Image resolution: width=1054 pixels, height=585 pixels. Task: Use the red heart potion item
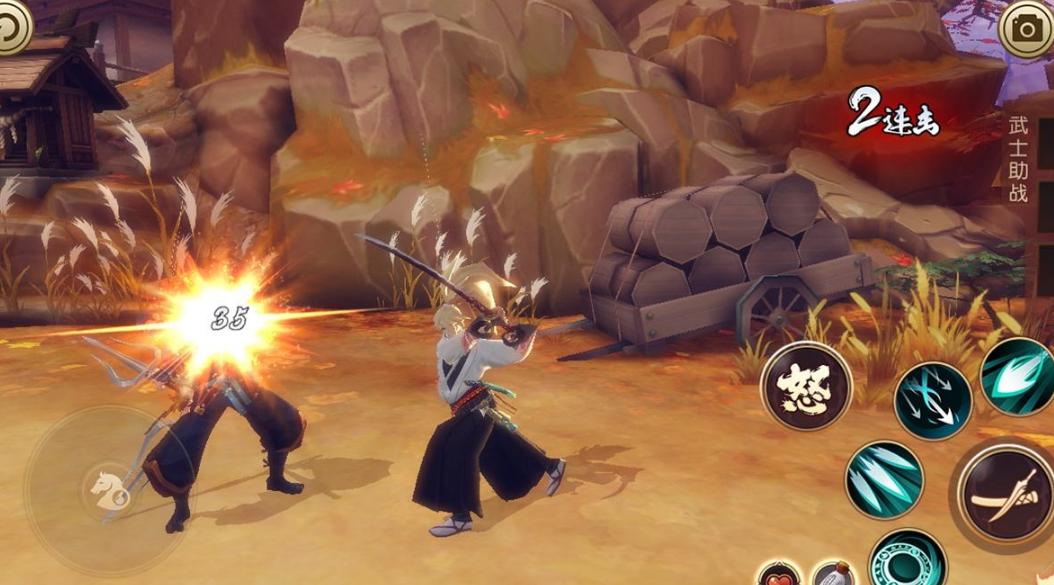click(777, 574)
